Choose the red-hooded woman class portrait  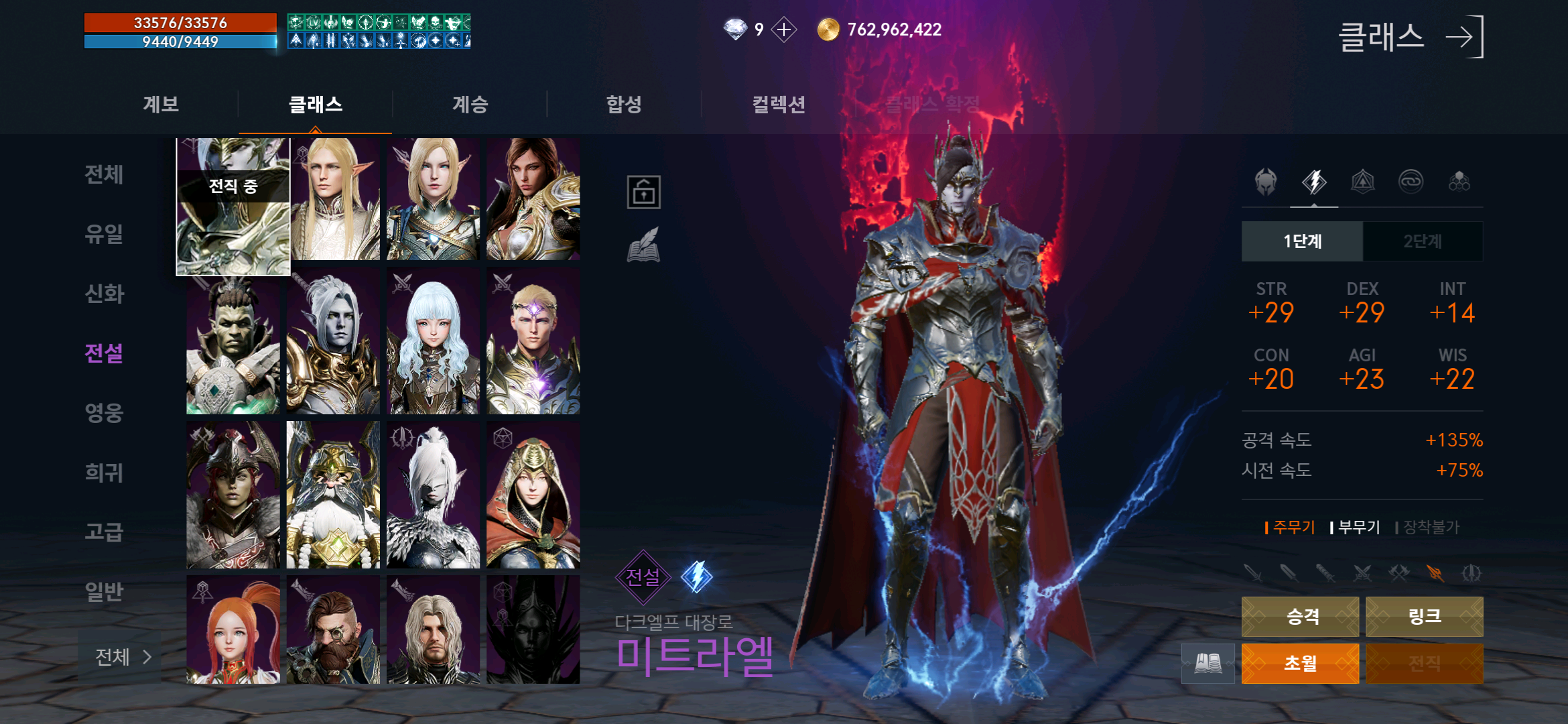pos(533,495)
